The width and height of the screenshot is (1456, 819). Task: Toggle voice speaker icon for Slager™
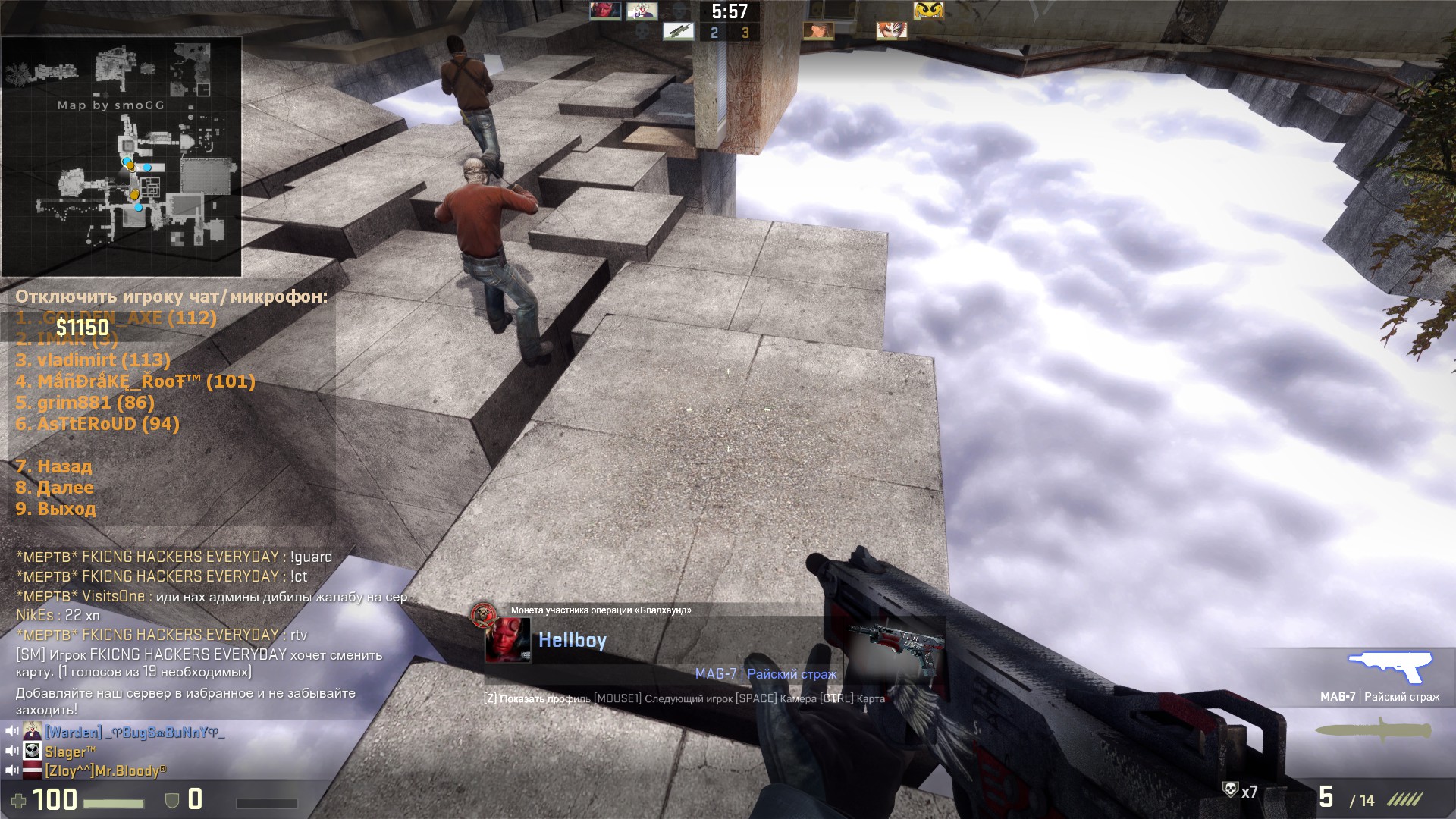point(12,752)
